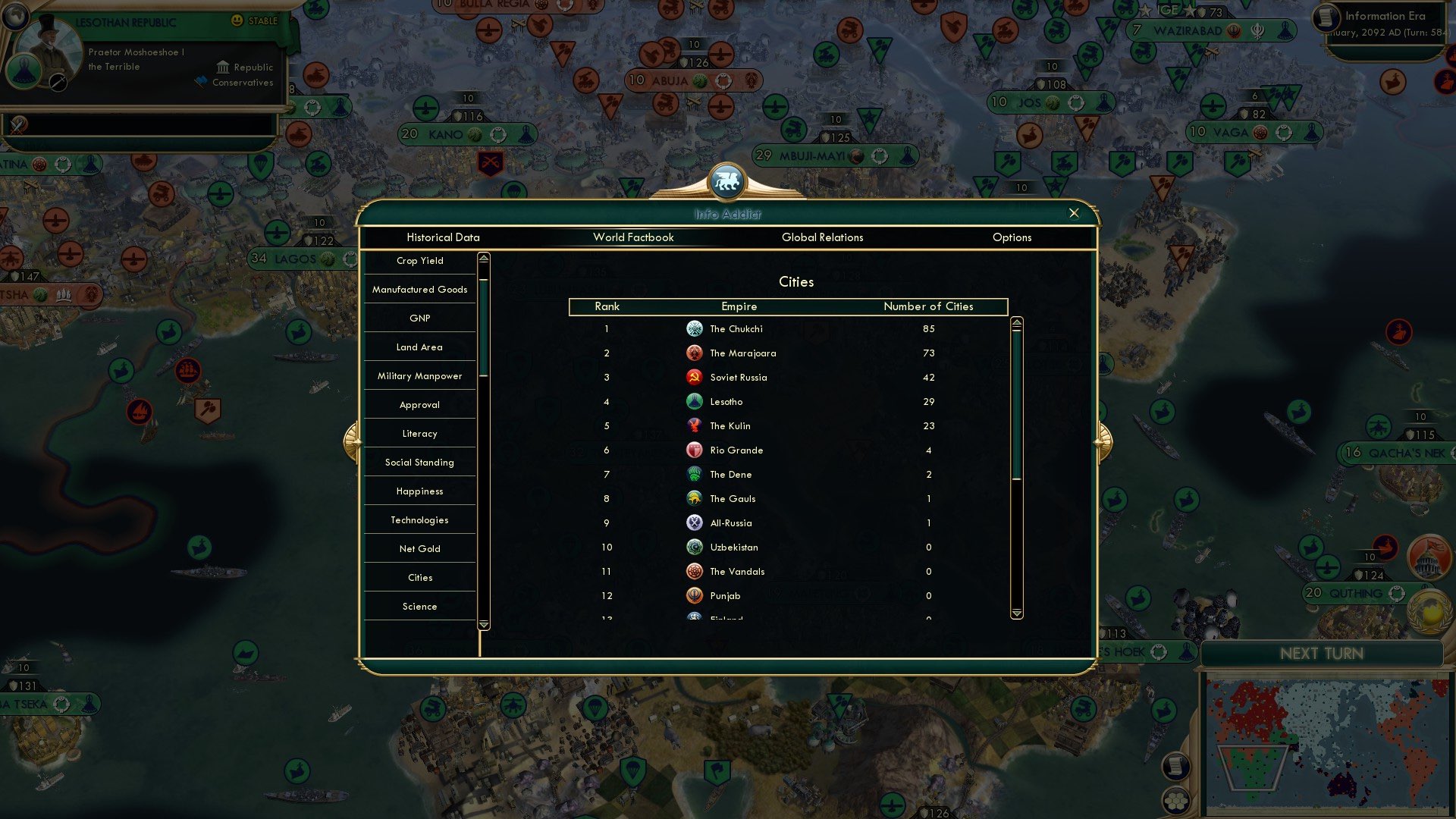
Task: Click The Chukchi empire icon
Action: click(695, 328)
